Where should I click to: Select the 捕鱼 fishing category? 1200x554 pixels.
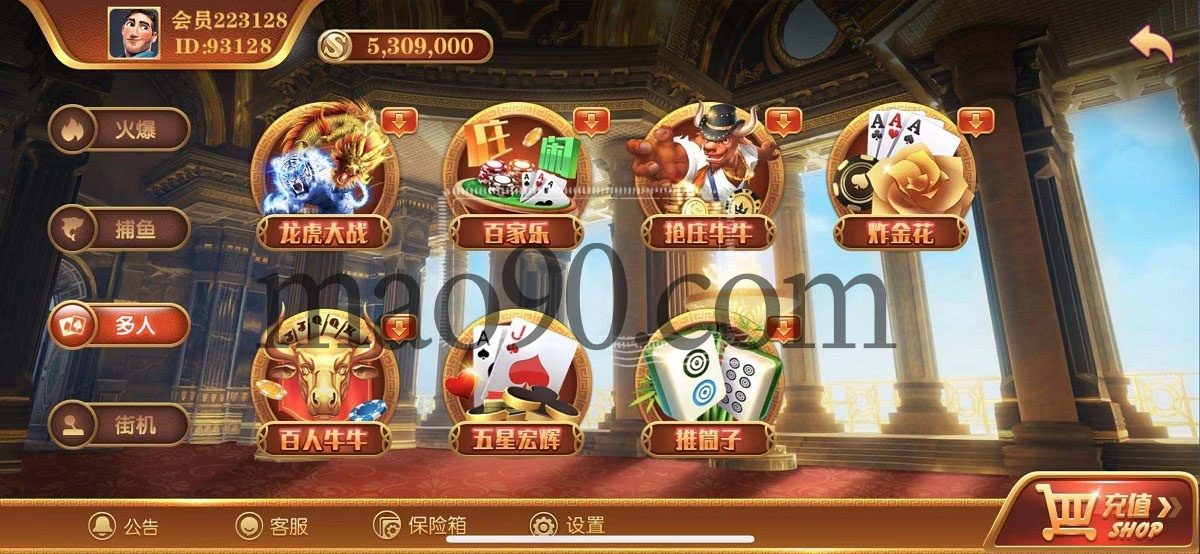click(120, 229)
